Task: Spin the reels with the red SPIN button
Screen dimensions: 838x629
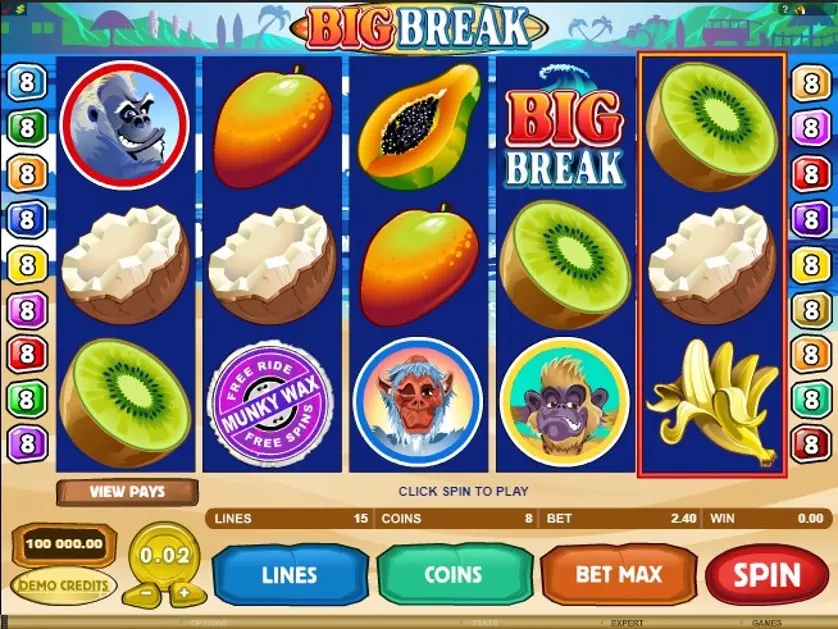Action: click(x=767, y=575)
